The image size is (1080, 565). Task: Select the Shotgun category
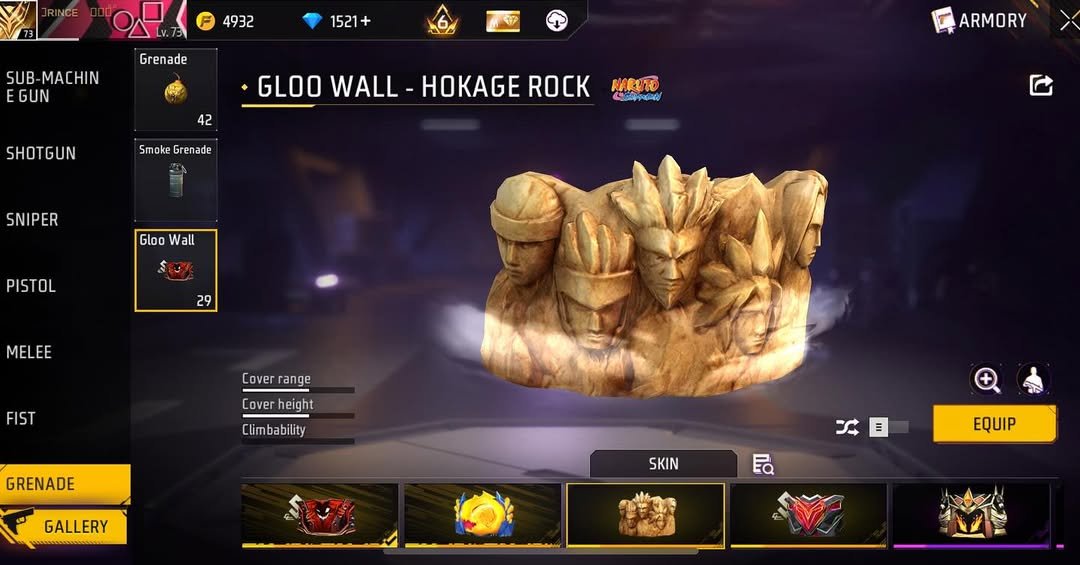pyautogui.click(x=41, y=153)
